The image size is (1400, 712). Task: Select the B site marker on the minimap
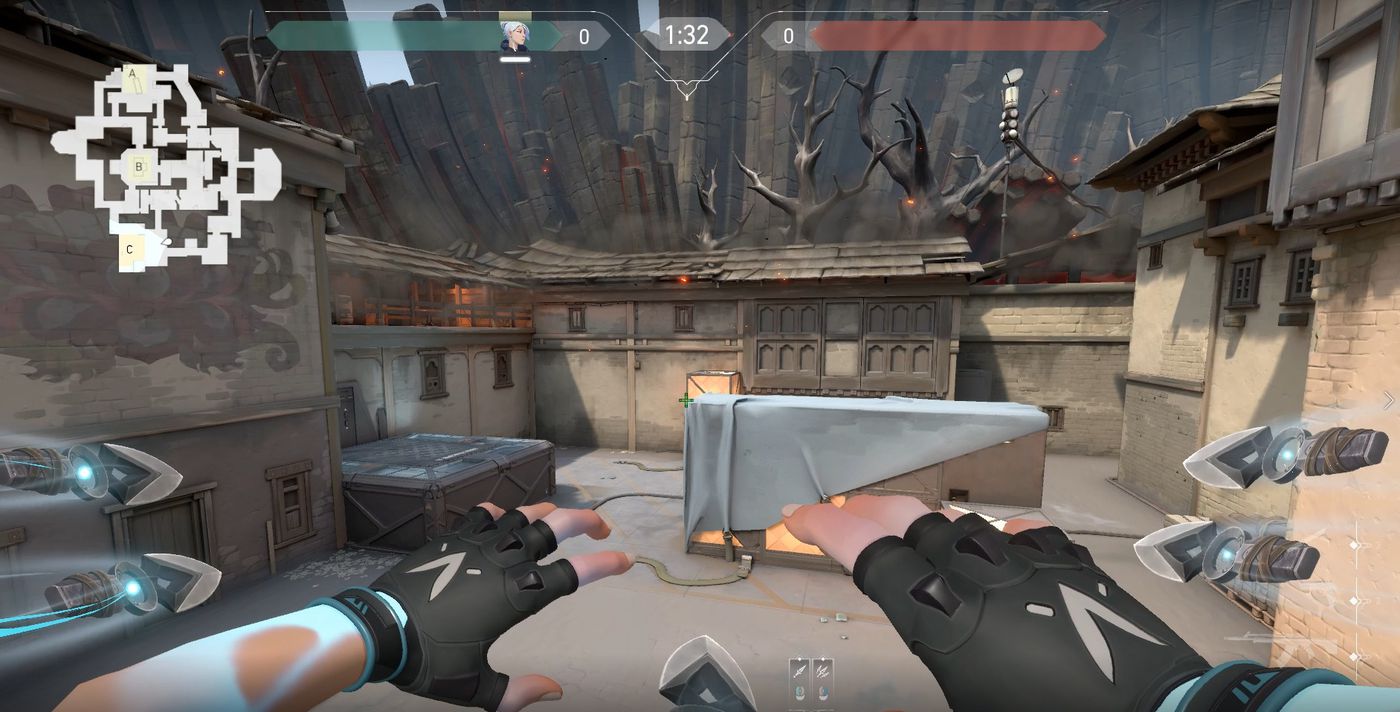pos(139,167)
